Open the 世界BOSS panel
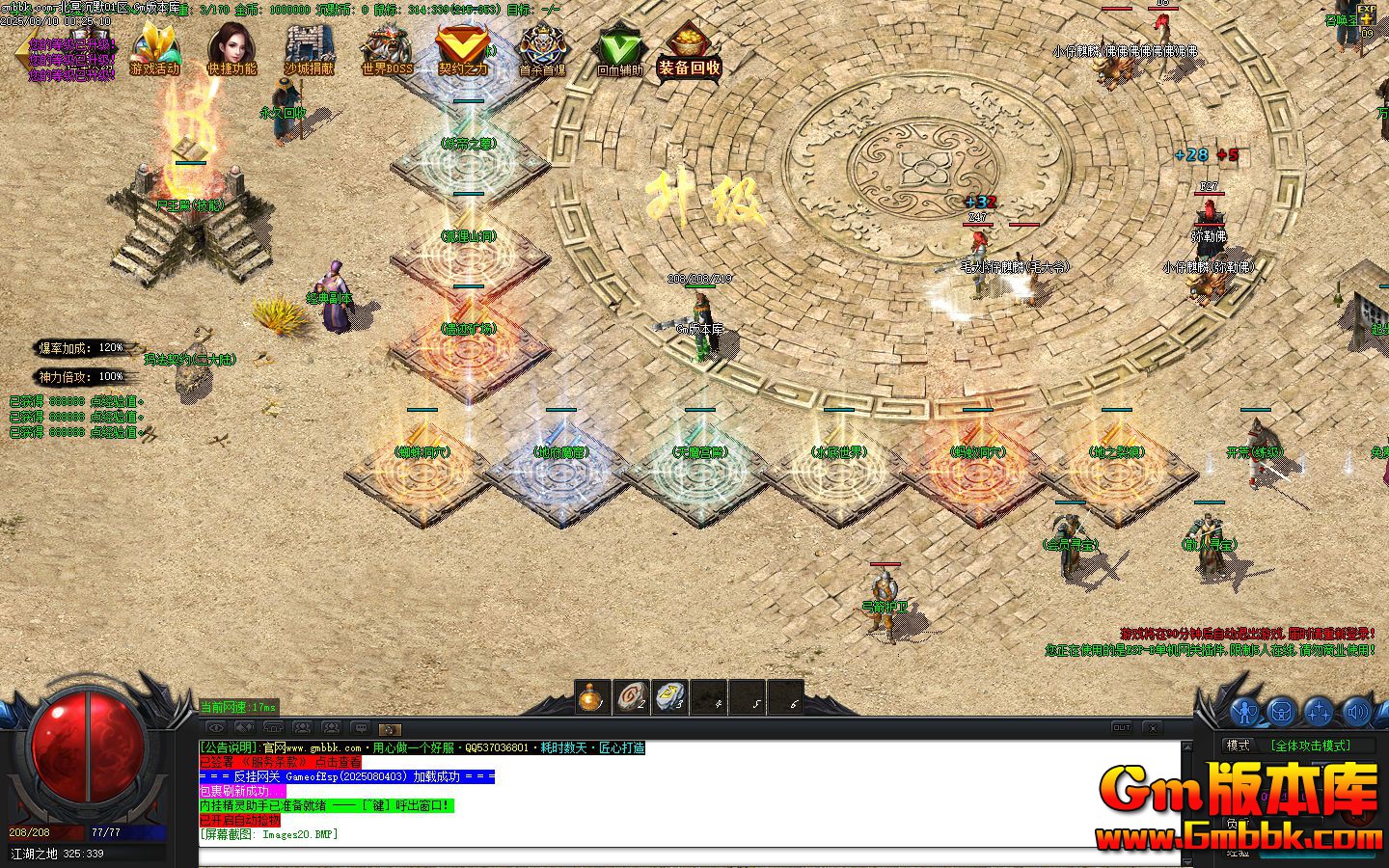Image resolution: width=1389 pixels, height=868 pixels. [x=387, y=49]
